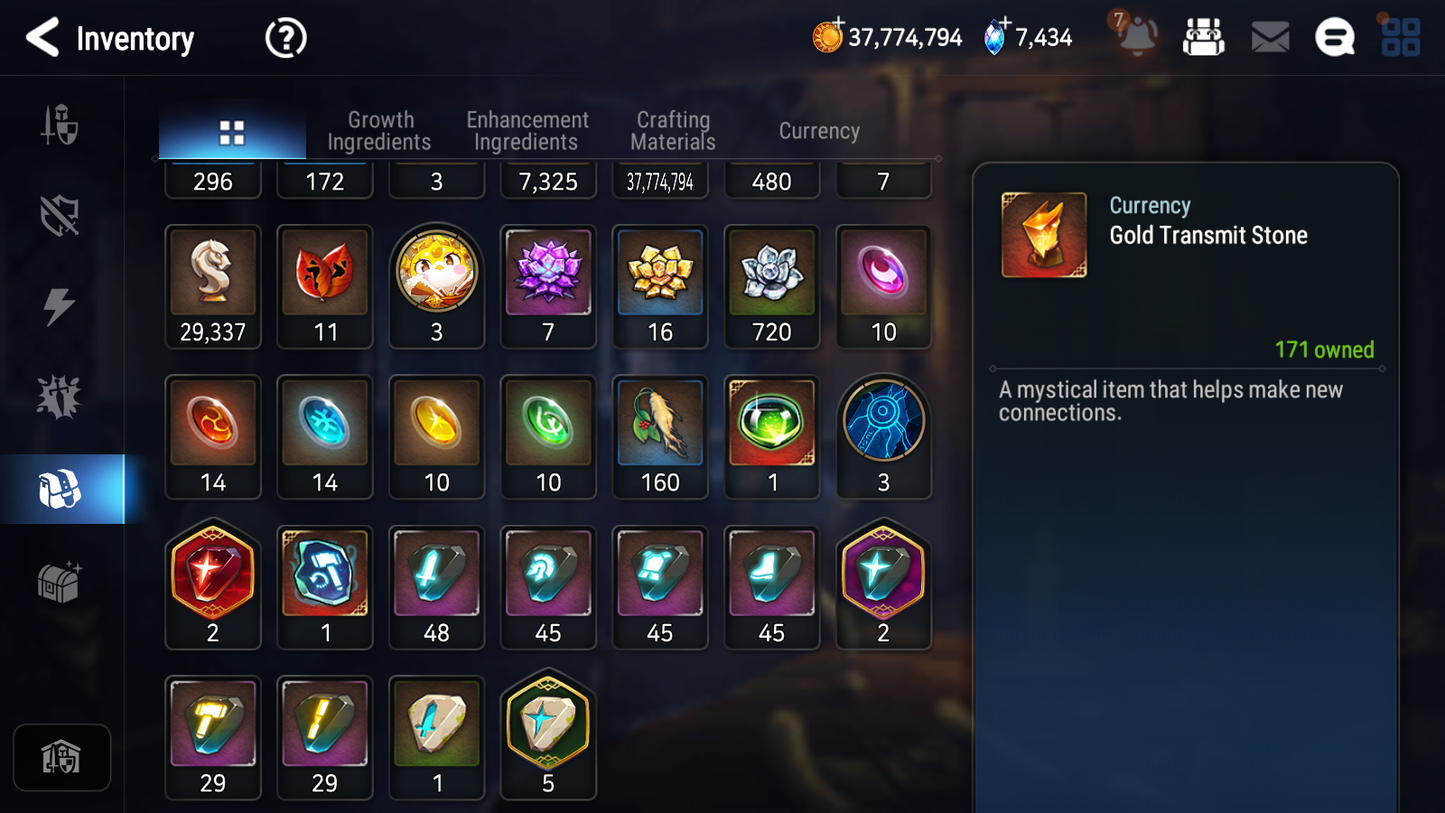This screenshot has width=1445, height=813.
Task: Open the guild building icon at bottom left
Action: coord(62,757)
